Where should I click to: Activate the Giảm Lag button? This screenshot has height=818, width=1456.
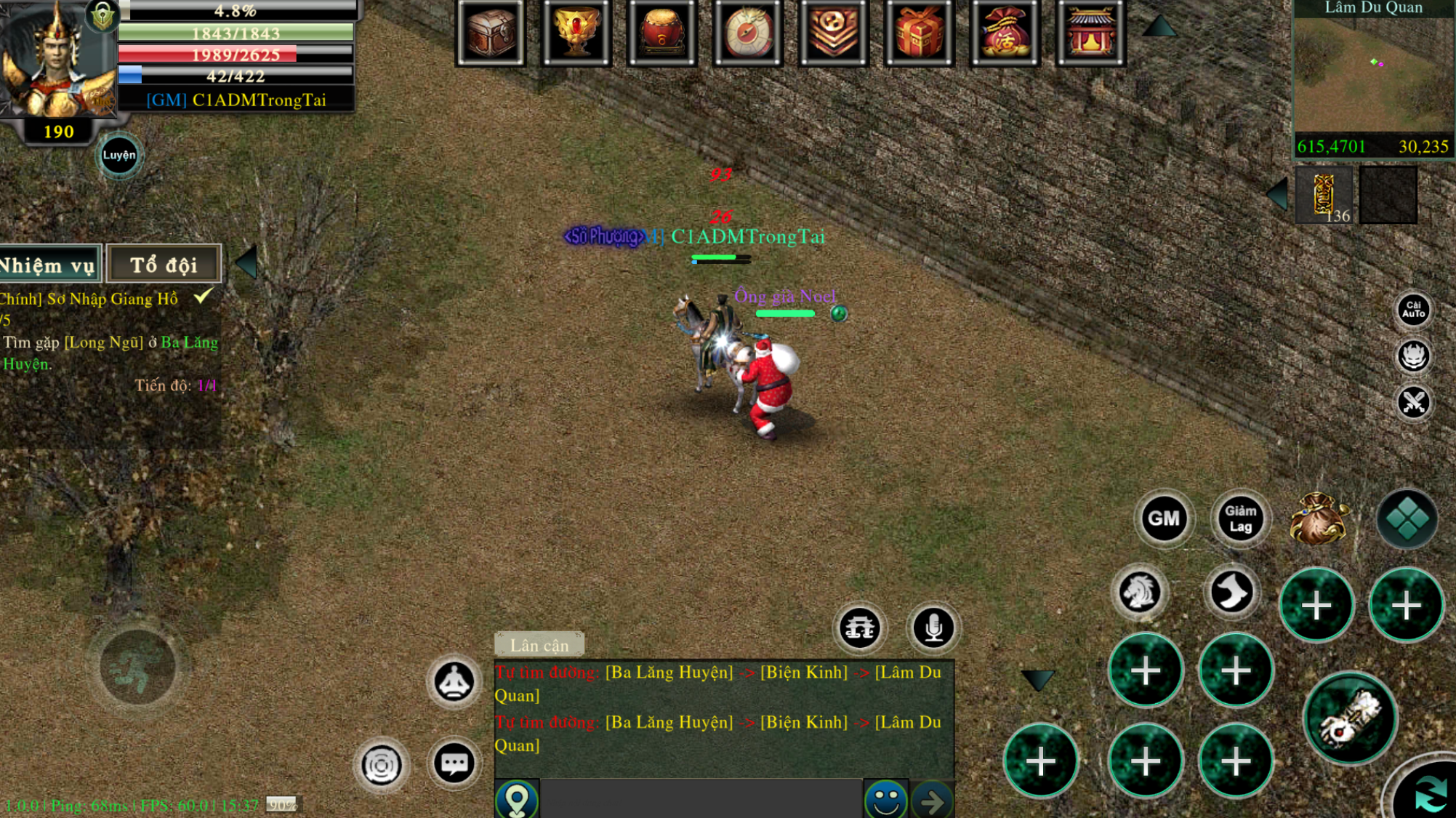(x=1240, y=518)
